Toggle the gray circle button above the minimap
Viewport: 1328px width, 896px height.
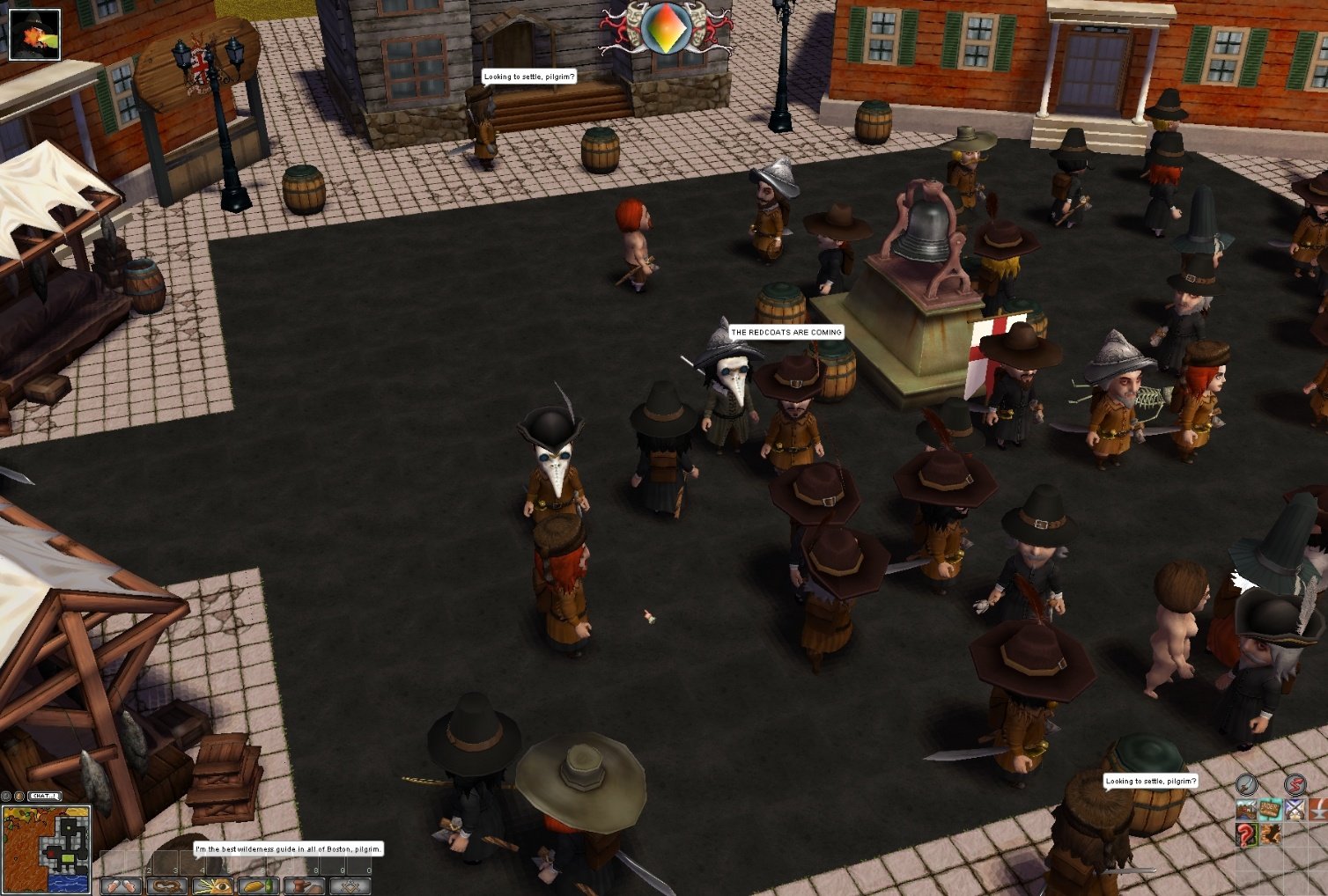tap(6, 796)
